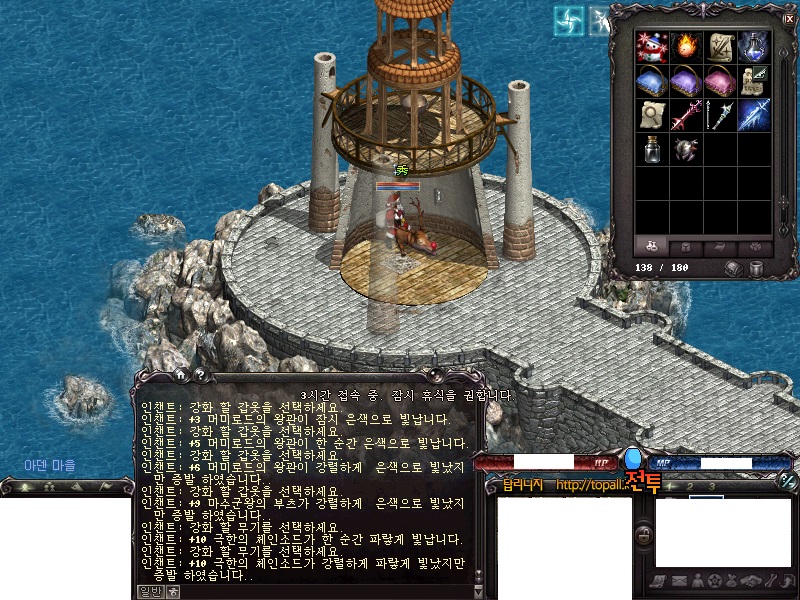The image size is (800, 600).
Task: Select the glowing blue ice sword
Action: (x=754, y=115)
